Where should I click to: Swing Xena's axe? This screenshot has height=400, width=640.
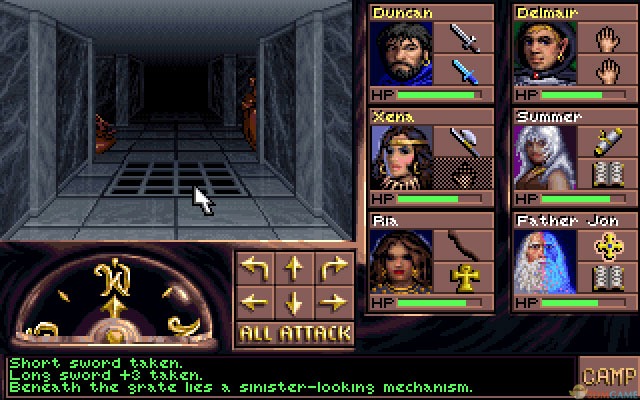[465, 141]
